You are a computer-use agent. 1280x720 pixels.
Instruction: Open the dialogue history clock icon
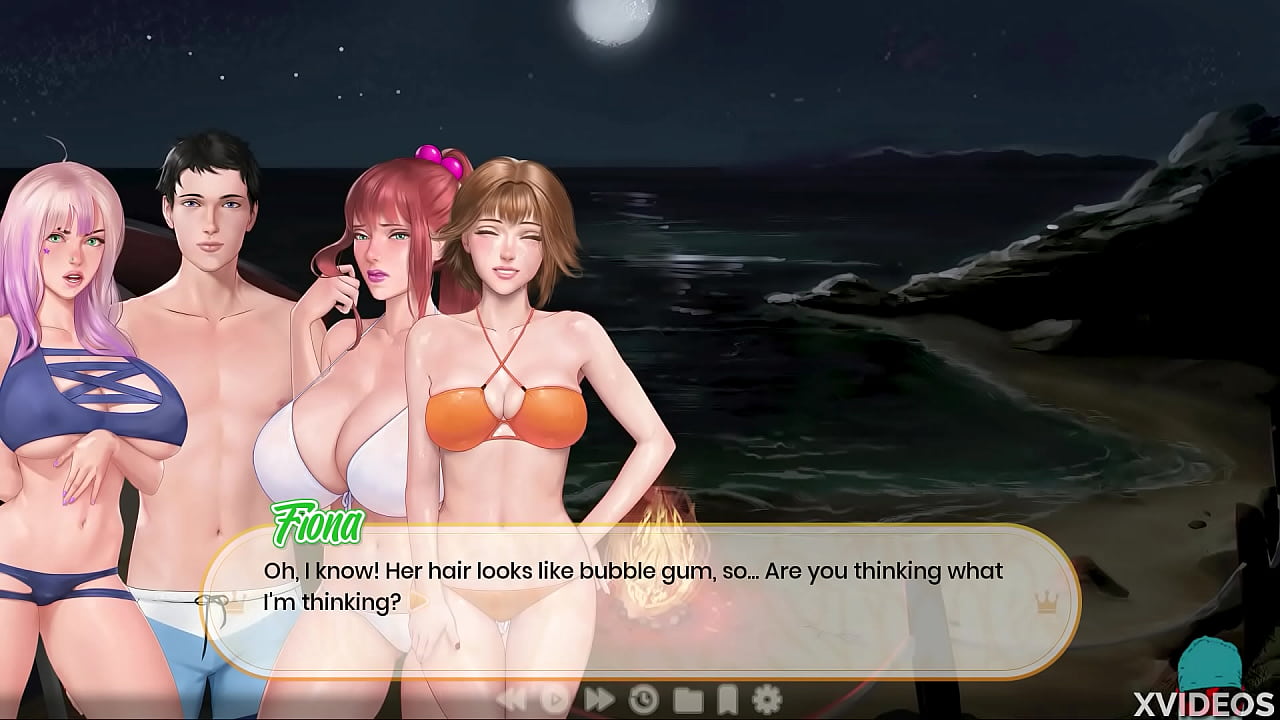[641, 699]
